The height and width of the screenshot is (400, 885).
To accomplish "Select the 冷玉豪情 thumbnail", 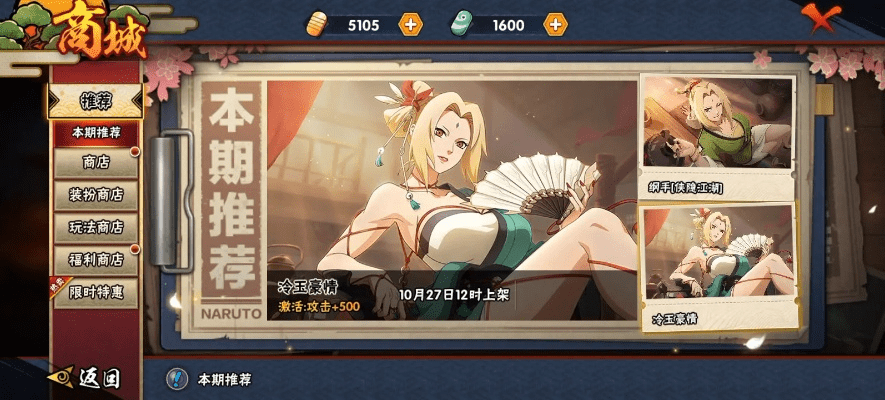I will [717, 265].
